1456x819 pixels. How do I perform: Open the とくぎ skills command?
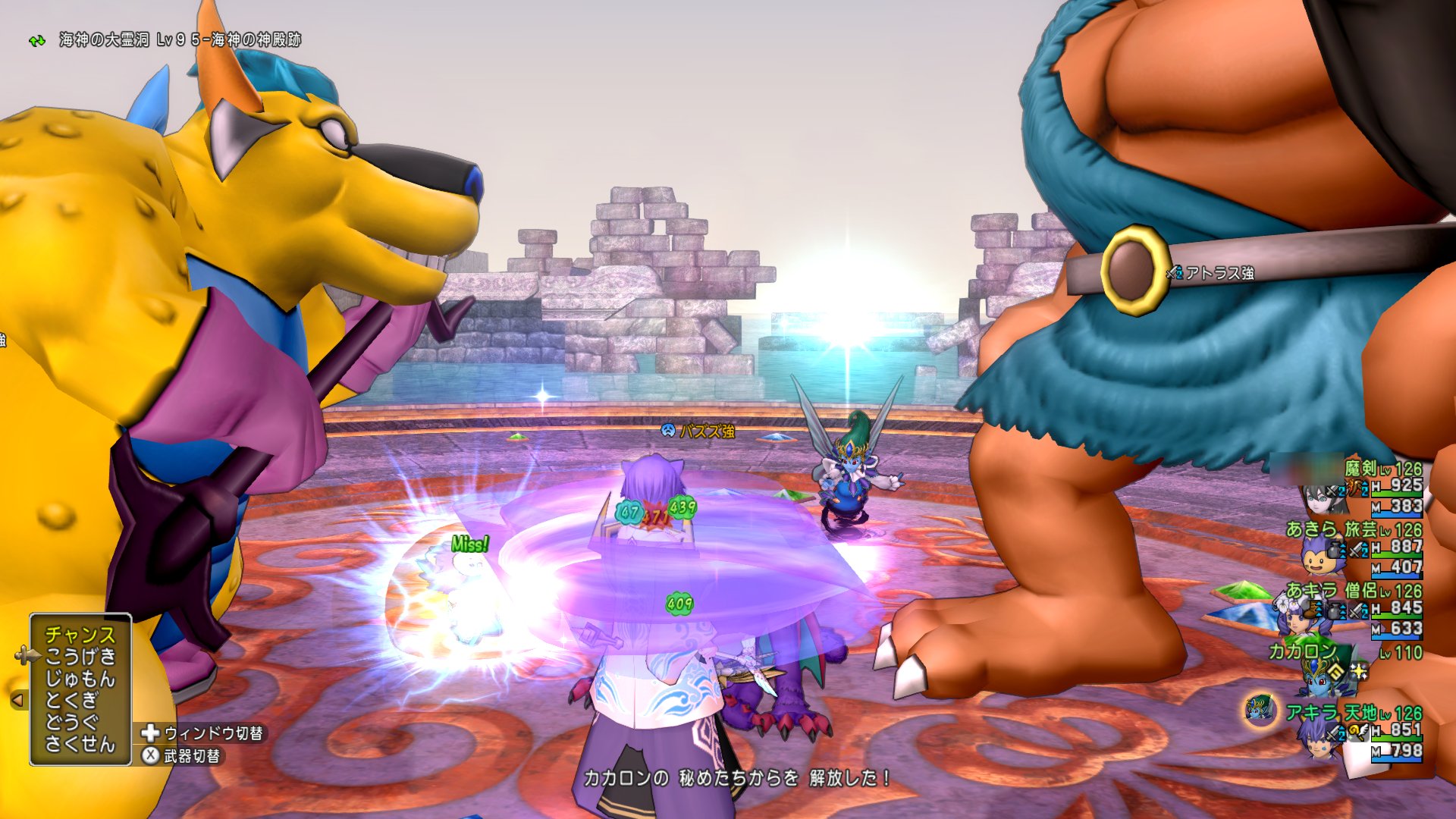coord(72,701)
